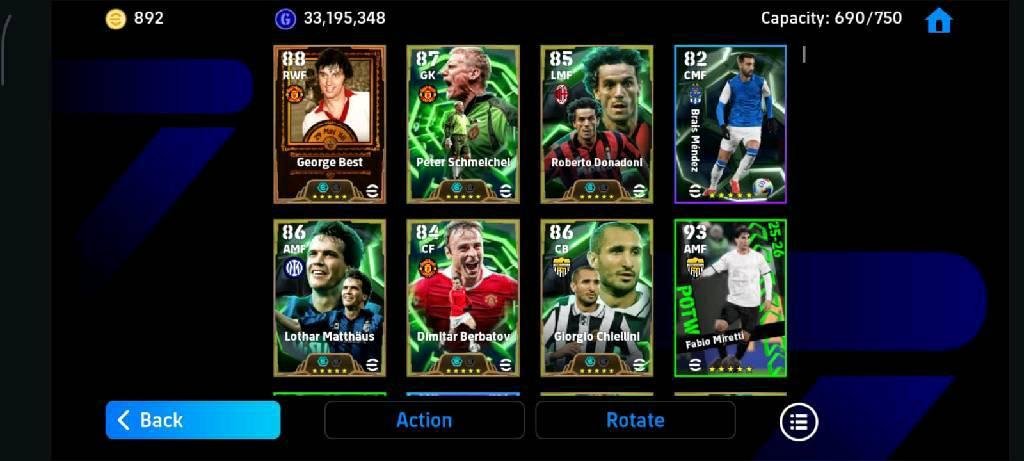Screen dimensions: 1024x461
Task: Select the George Best player card
Action: 329,124
